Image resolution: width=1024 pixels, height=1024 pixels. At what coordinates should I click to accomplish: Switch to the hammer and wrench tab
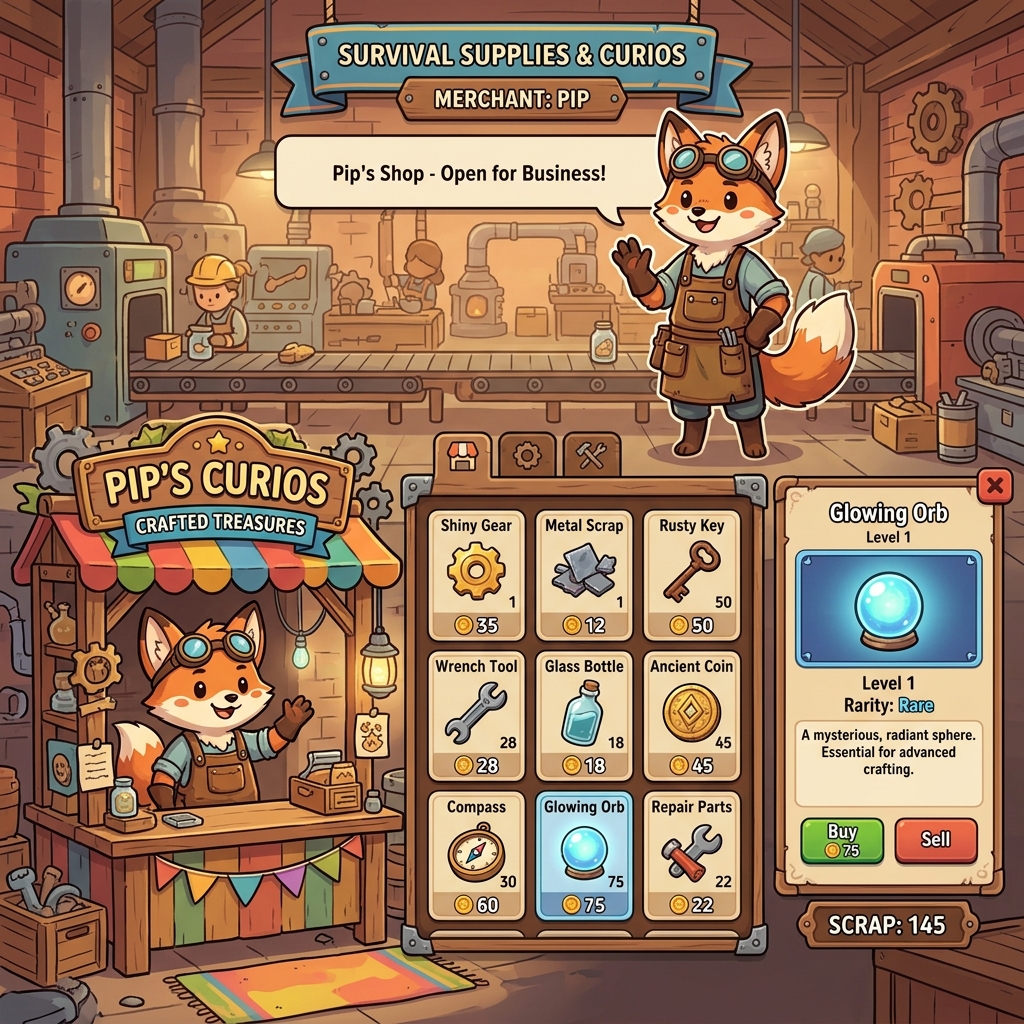[591, 456]
